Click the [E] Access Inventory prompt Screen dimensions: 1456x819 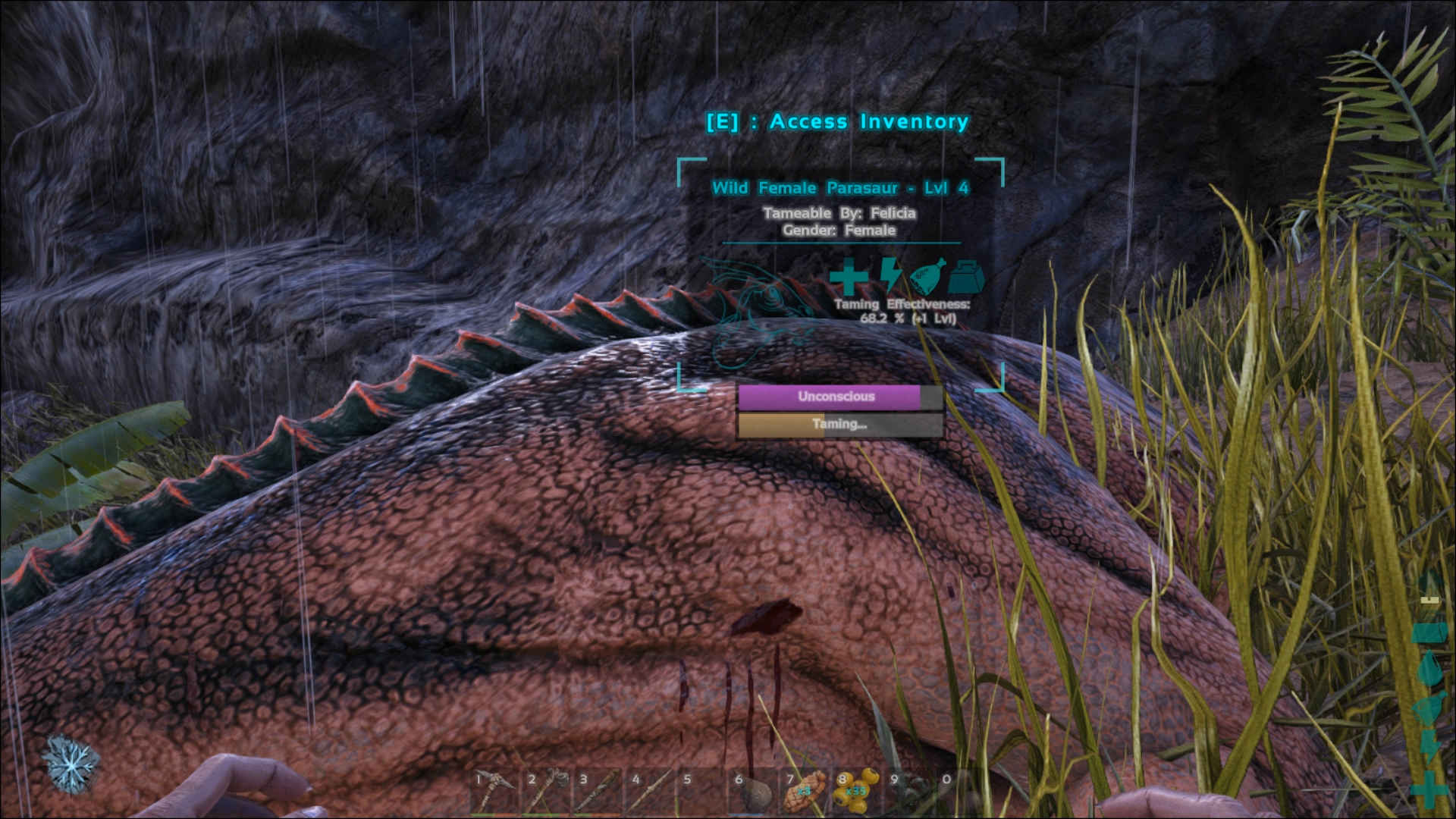(836, 121)
